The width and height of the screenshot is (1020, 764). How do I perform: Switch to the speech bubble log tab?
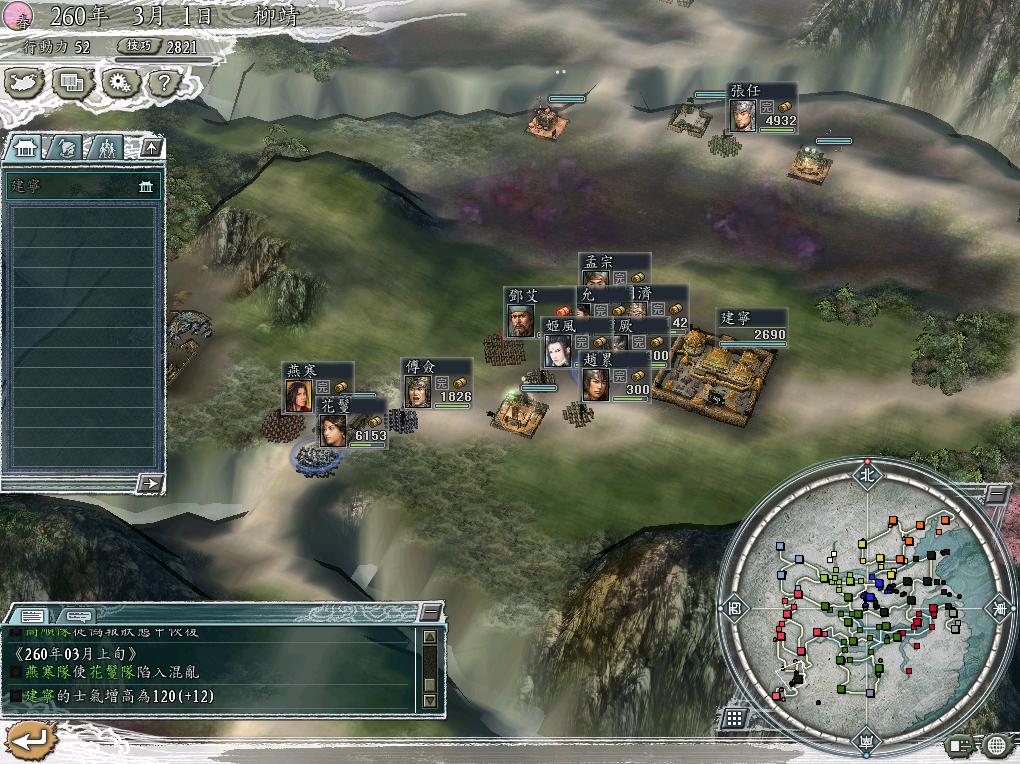point(78,614)
